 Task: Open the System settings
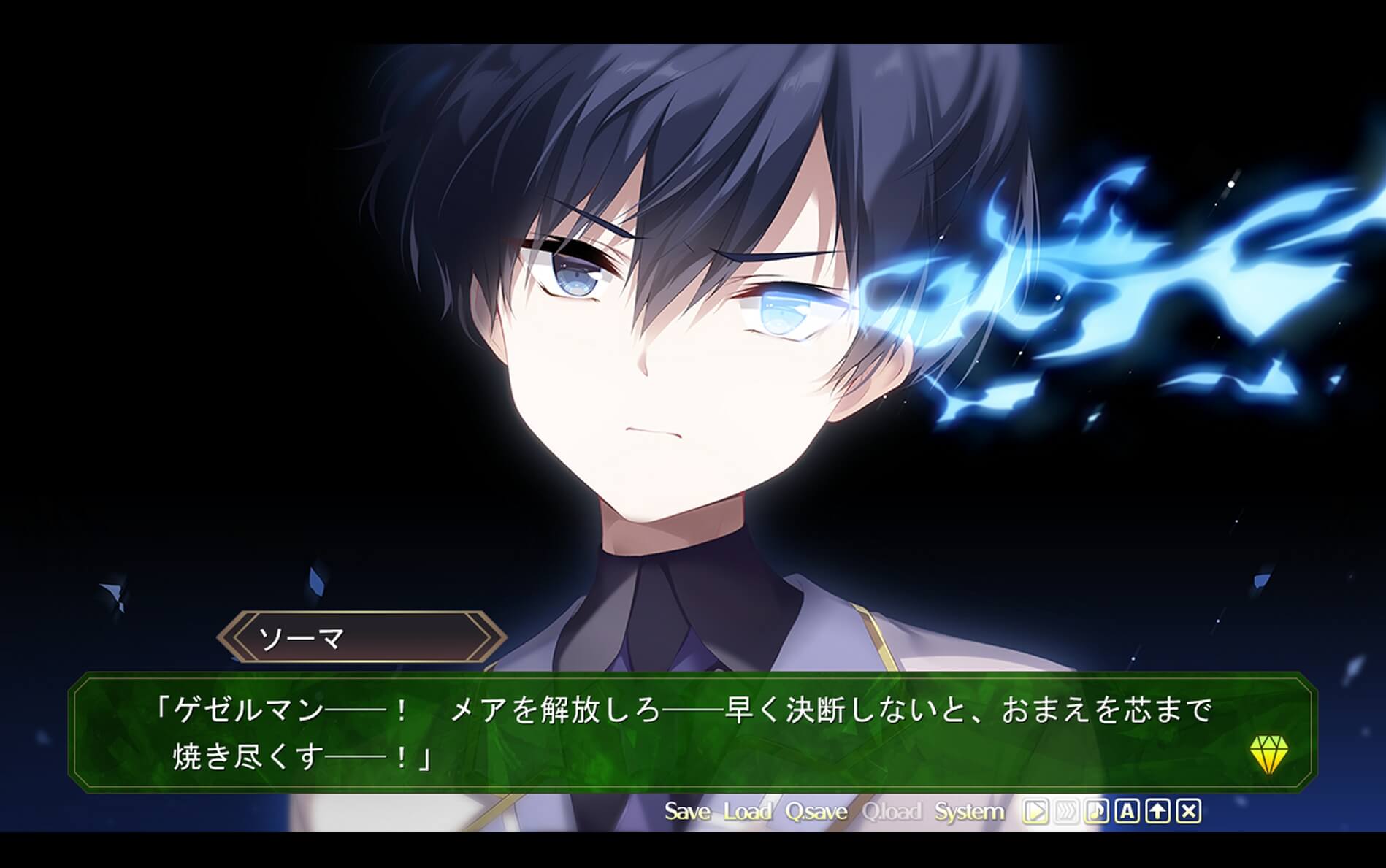coord(969,812)
